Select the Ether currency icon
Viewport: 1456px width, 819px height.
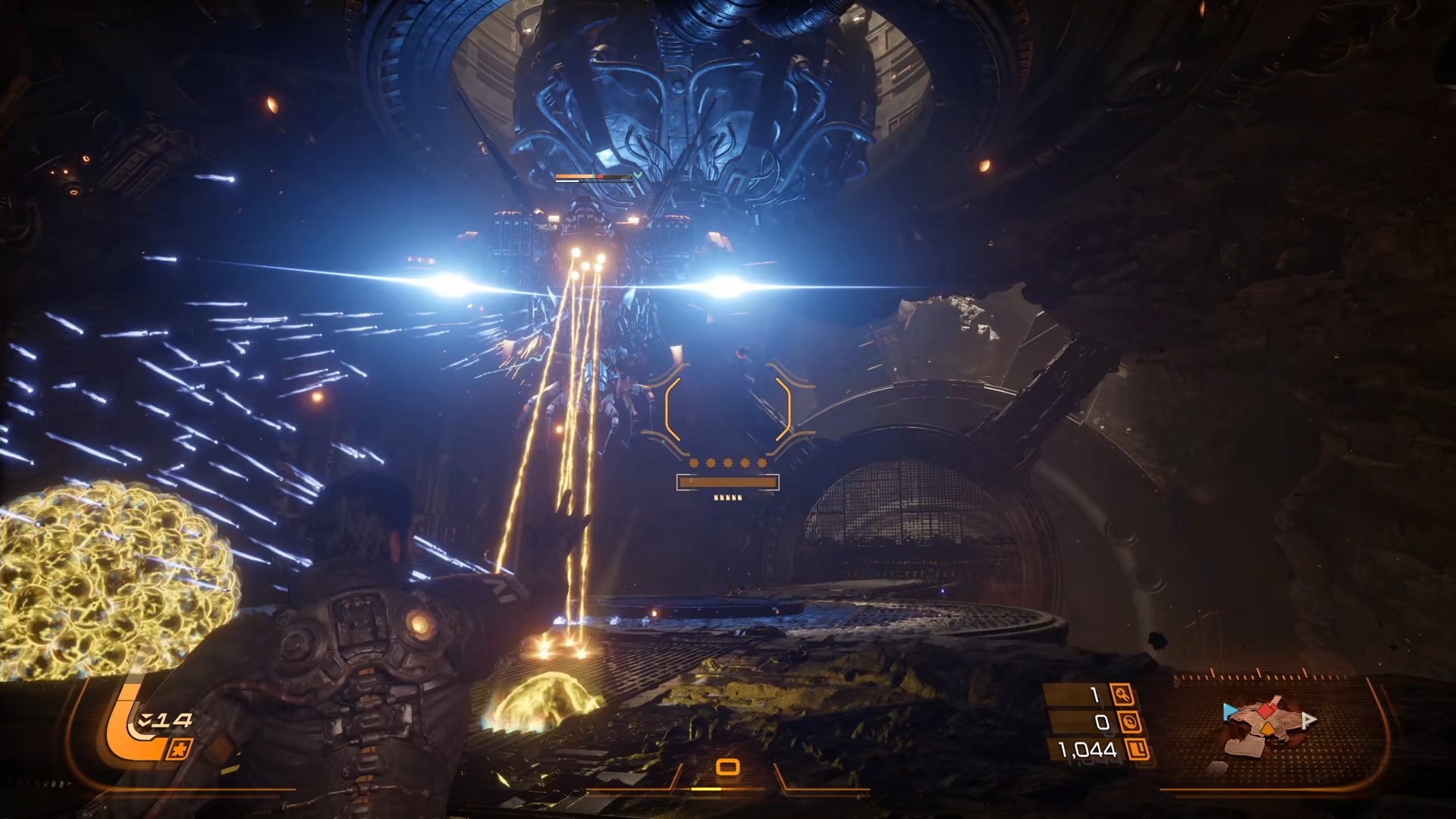point(1129,722)
